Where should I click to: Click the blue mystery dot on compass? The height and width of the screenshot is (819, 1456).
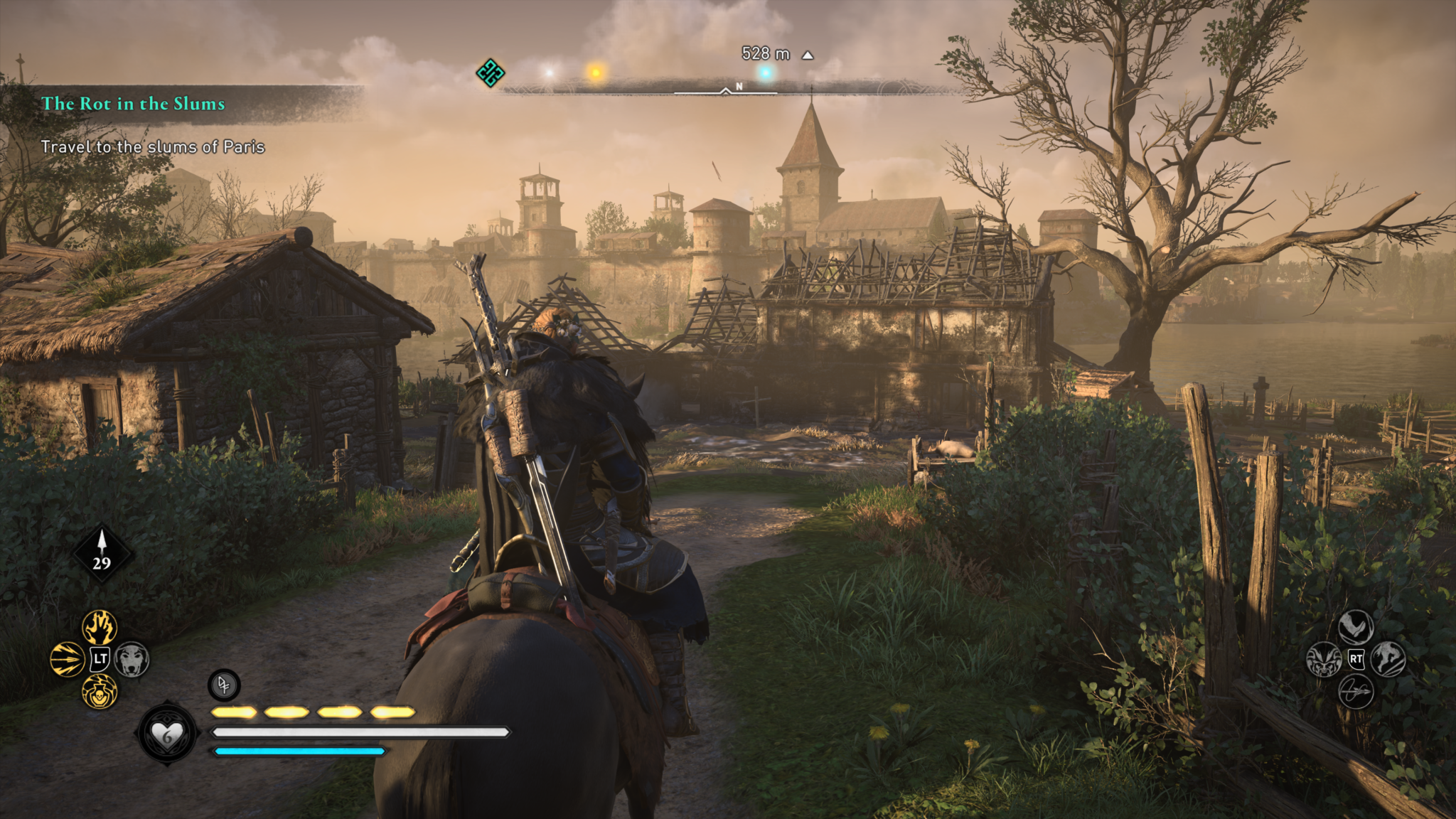pos(766,73)
